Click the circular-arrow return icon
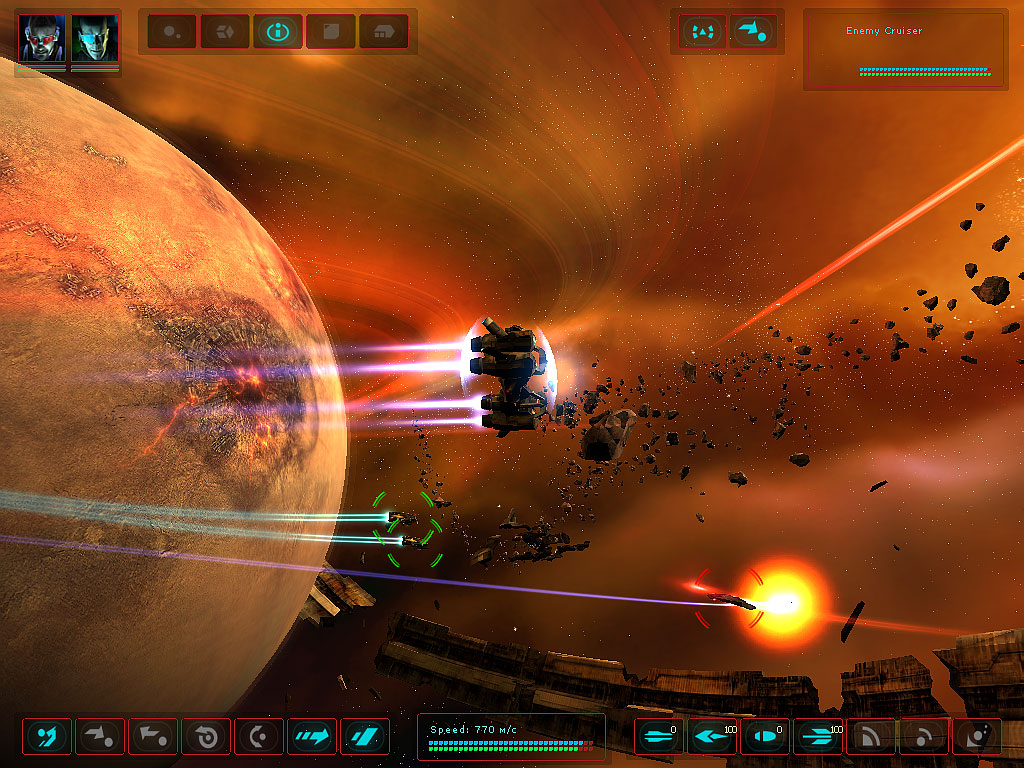This screenshot has height=768, width=1024. tap(206, 737)
